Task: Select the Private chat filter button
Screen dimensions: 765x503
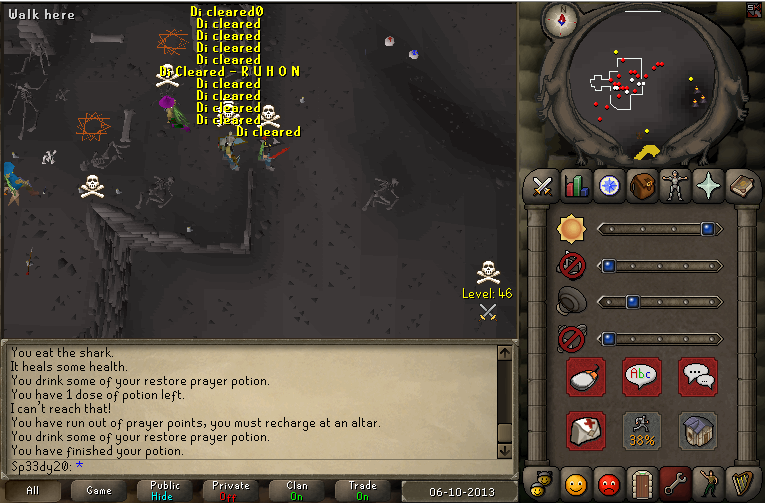Action: 230,490
